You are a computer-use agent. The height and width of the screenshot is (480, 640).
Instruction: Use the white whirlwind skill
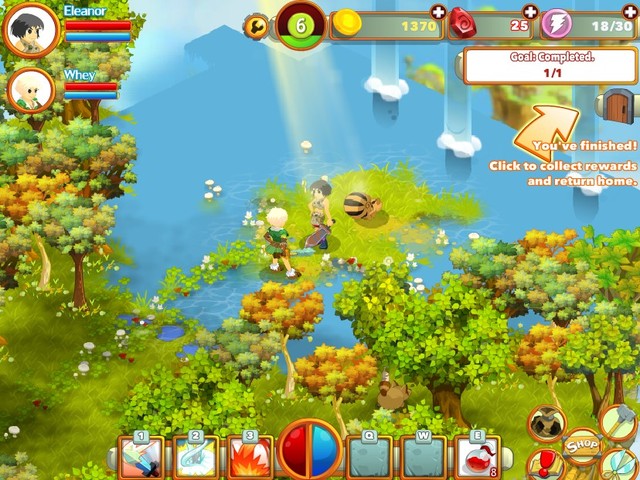click(195, 456)
